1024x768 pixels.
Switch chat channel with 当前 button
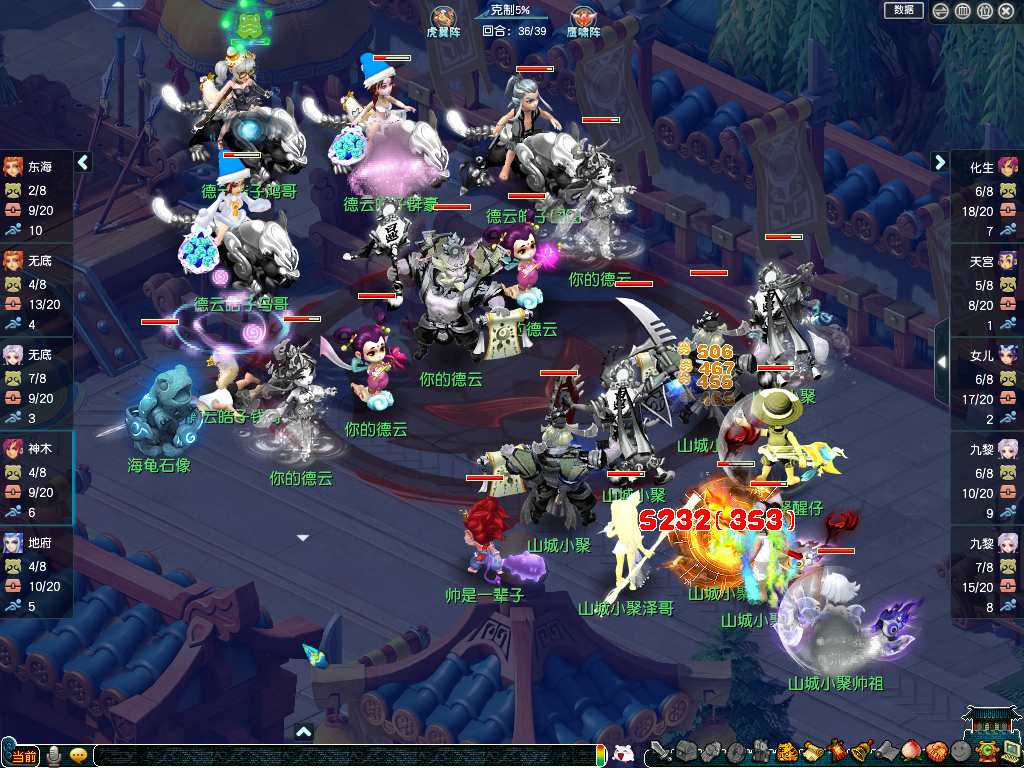22,754
